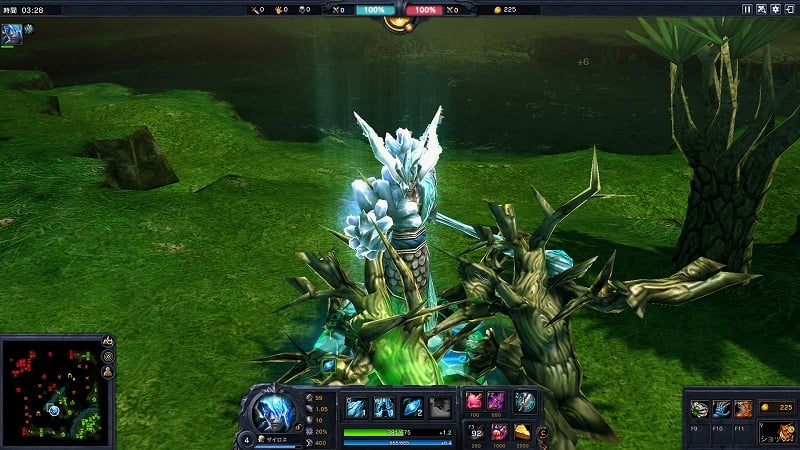Select the orange boot item icon
Screen dimensions: 800x450
click(x=744, y=409)
